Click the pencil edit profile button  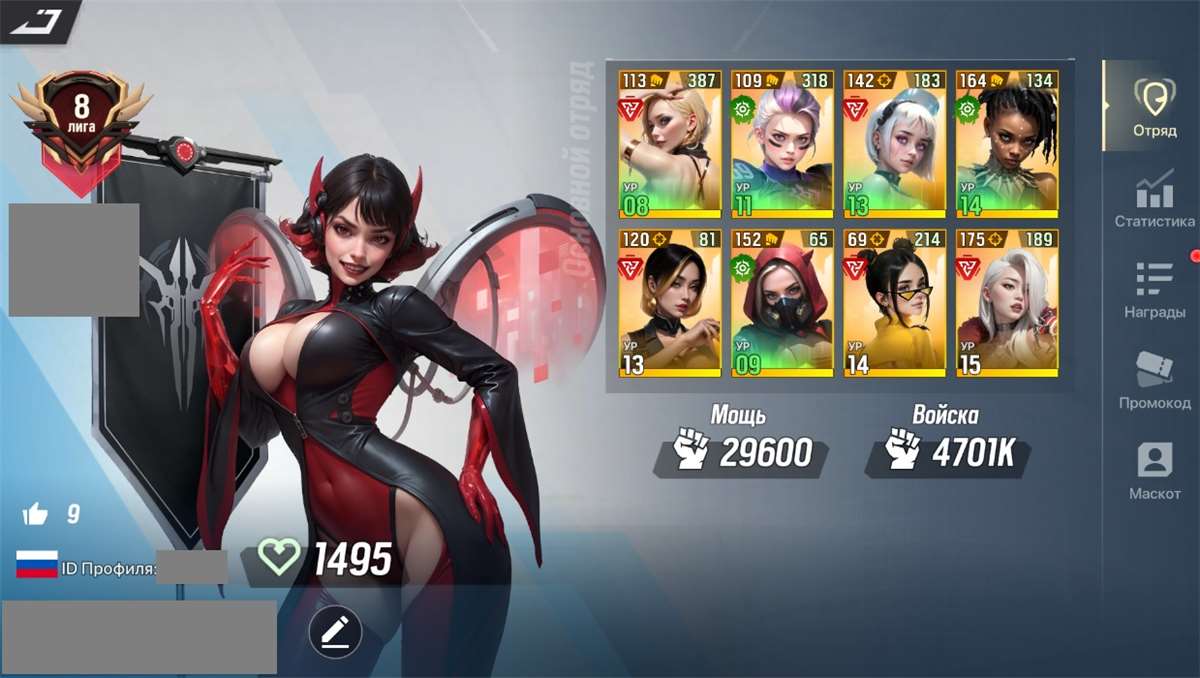click(335, 631)
